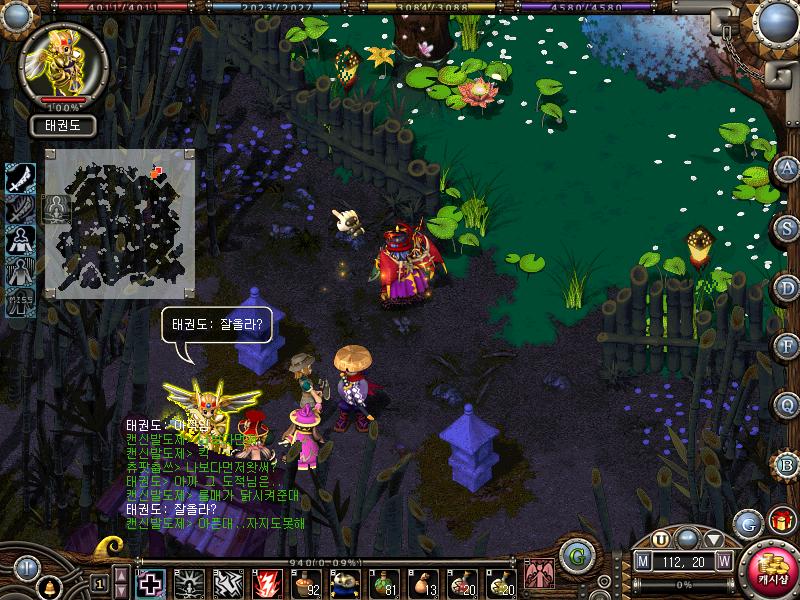Activate the red lightning bolt skill
The image size is (800, 600).
pos(268,581)
